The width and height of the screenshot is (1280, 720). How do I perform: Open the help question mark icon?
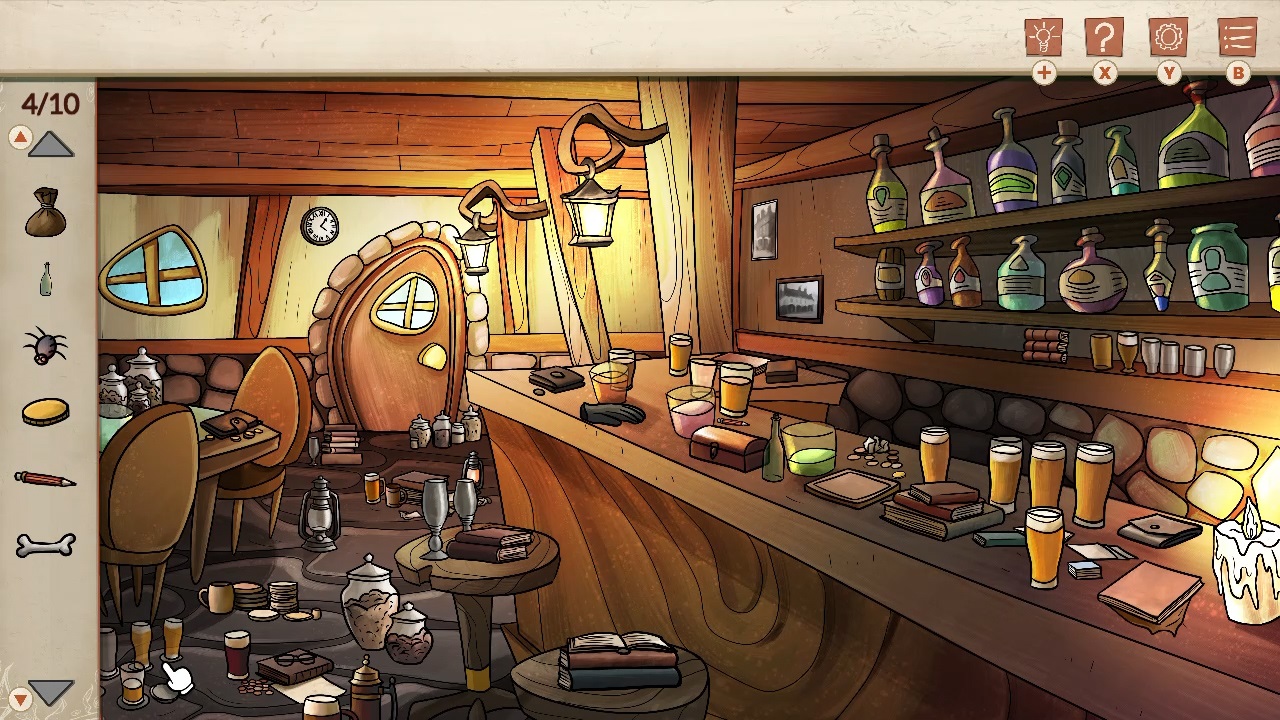[x=1104, y=37]
